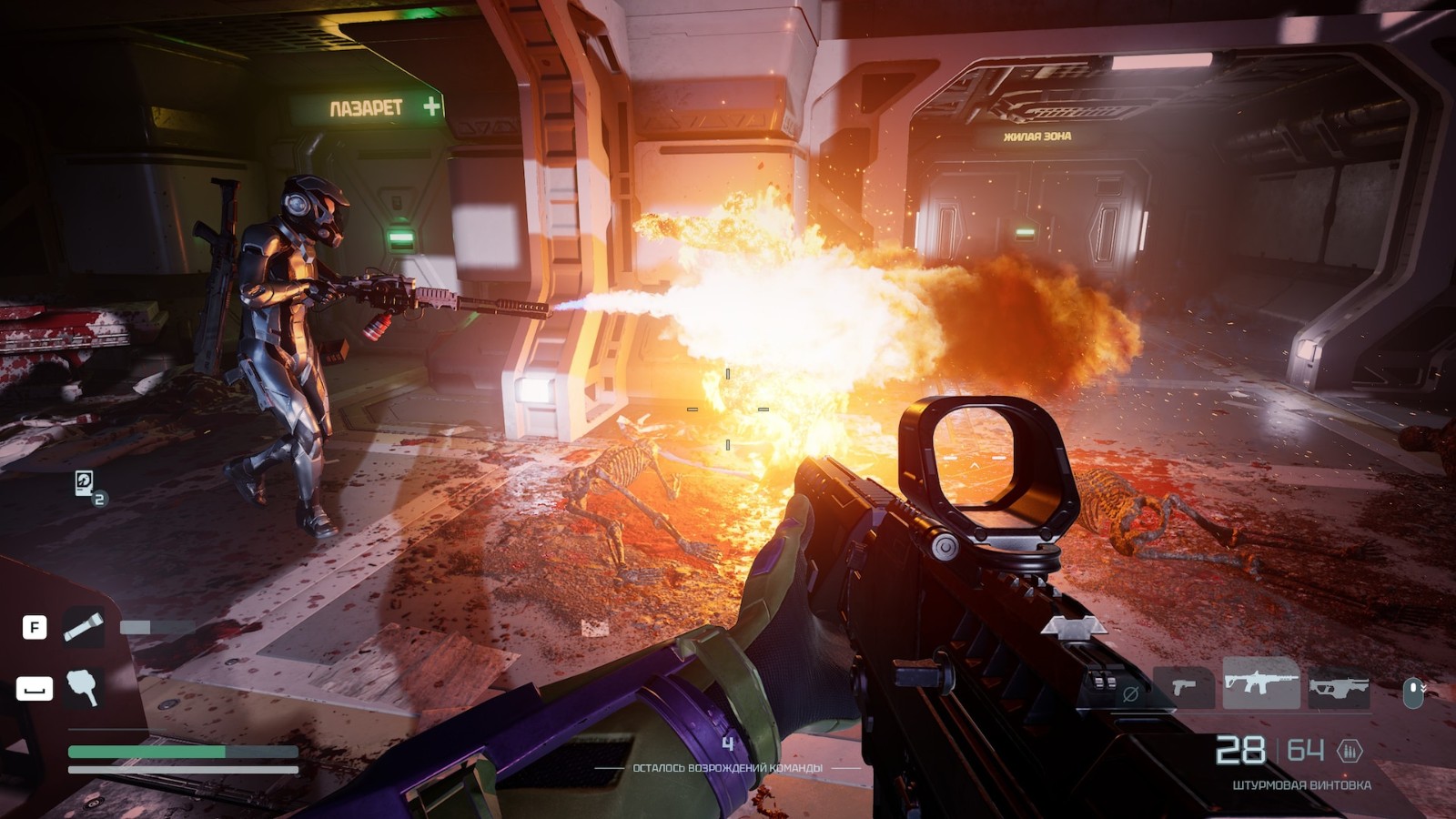1456x819 pixels.
Task: Click the flashlight icon
Action: [x=83, y=627]
